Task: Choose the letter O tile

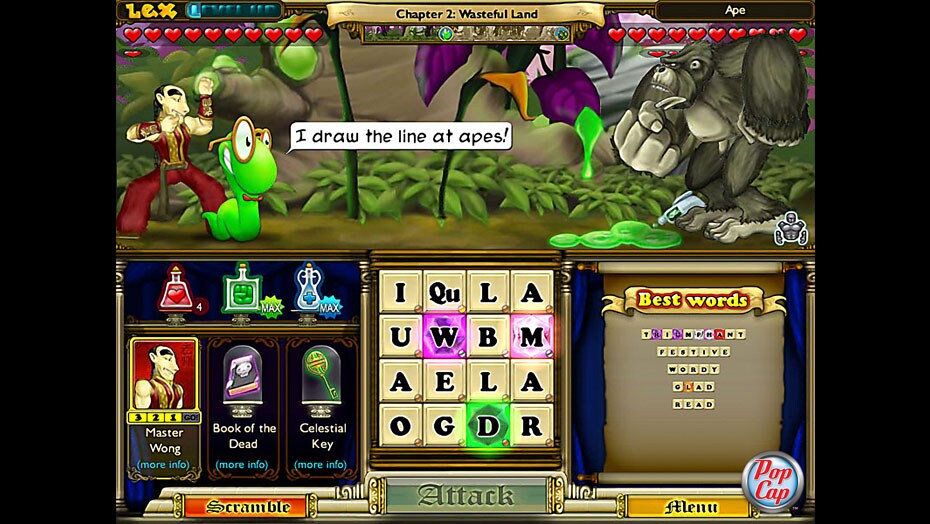Action: tap(400, 426)
